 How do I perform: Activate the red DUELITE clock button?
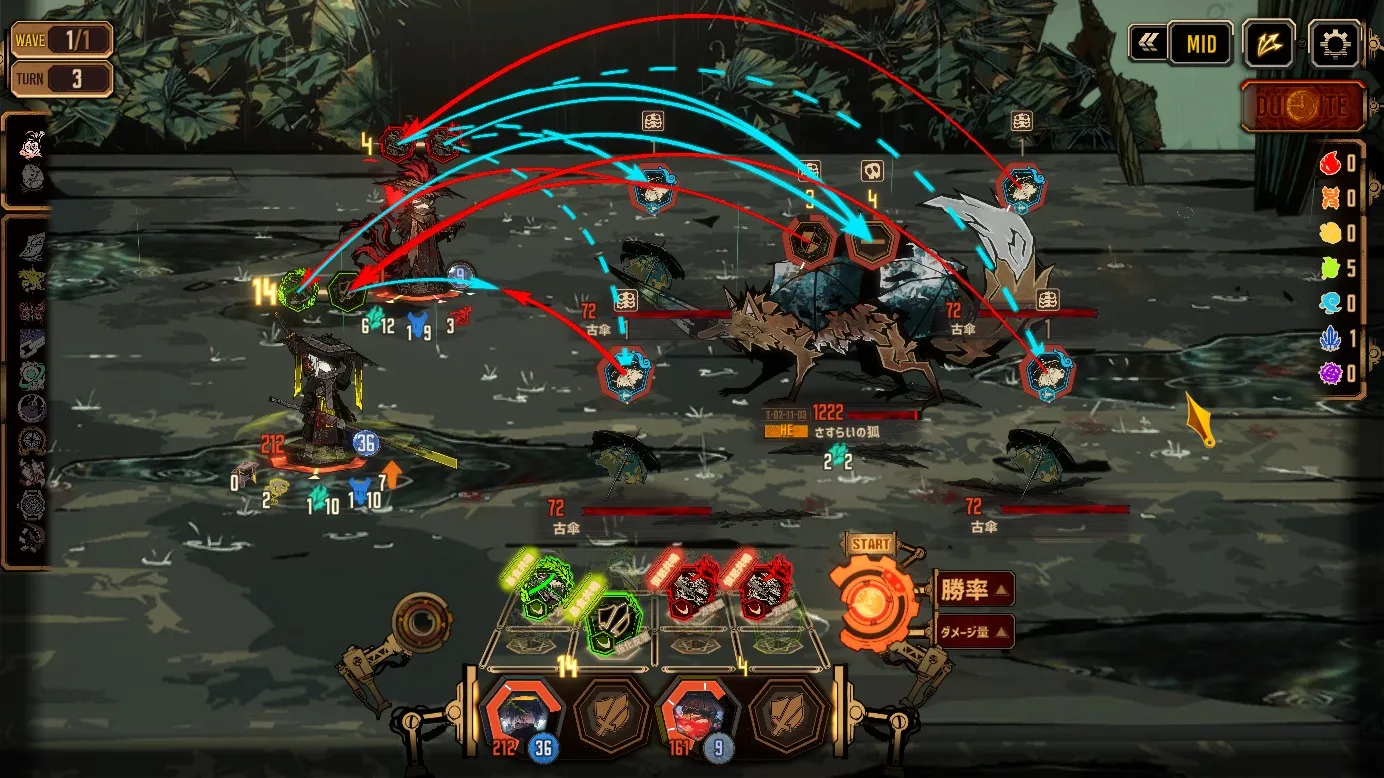pos(1303,106)
